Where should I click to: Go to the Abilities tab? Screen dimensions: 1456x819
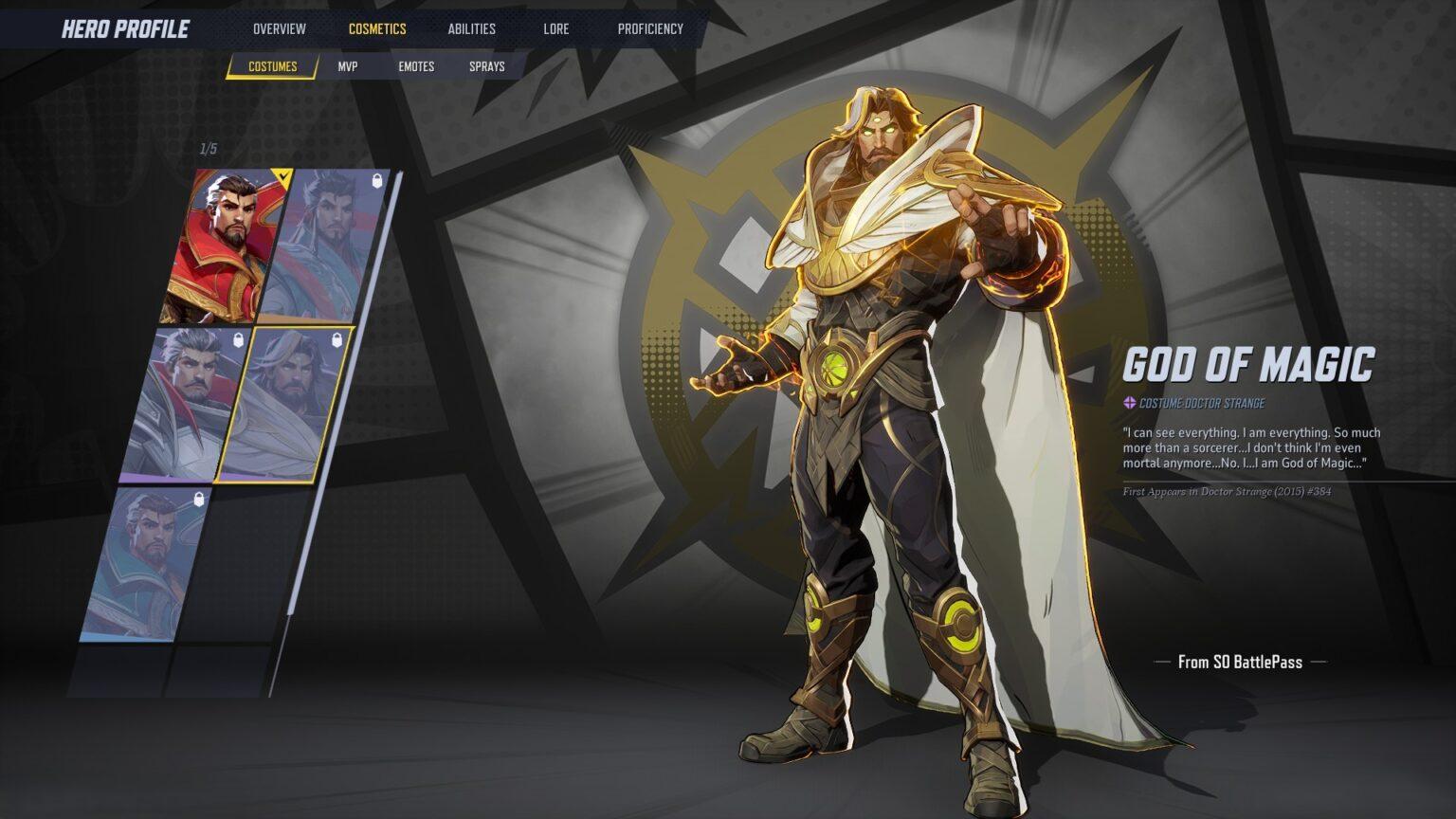point(471,28)
